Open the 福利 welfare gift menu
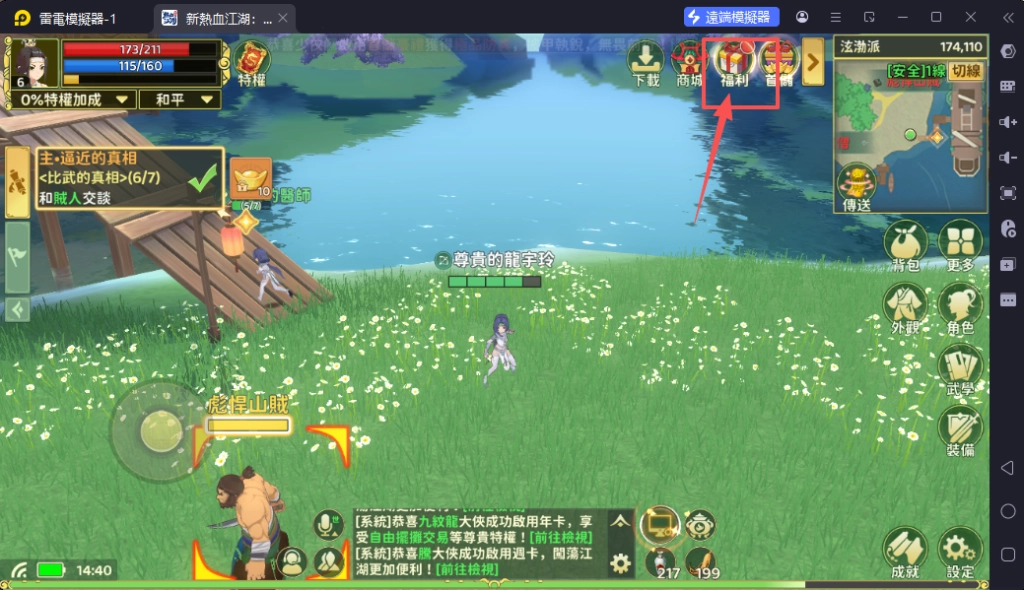 tap(735, 64)
